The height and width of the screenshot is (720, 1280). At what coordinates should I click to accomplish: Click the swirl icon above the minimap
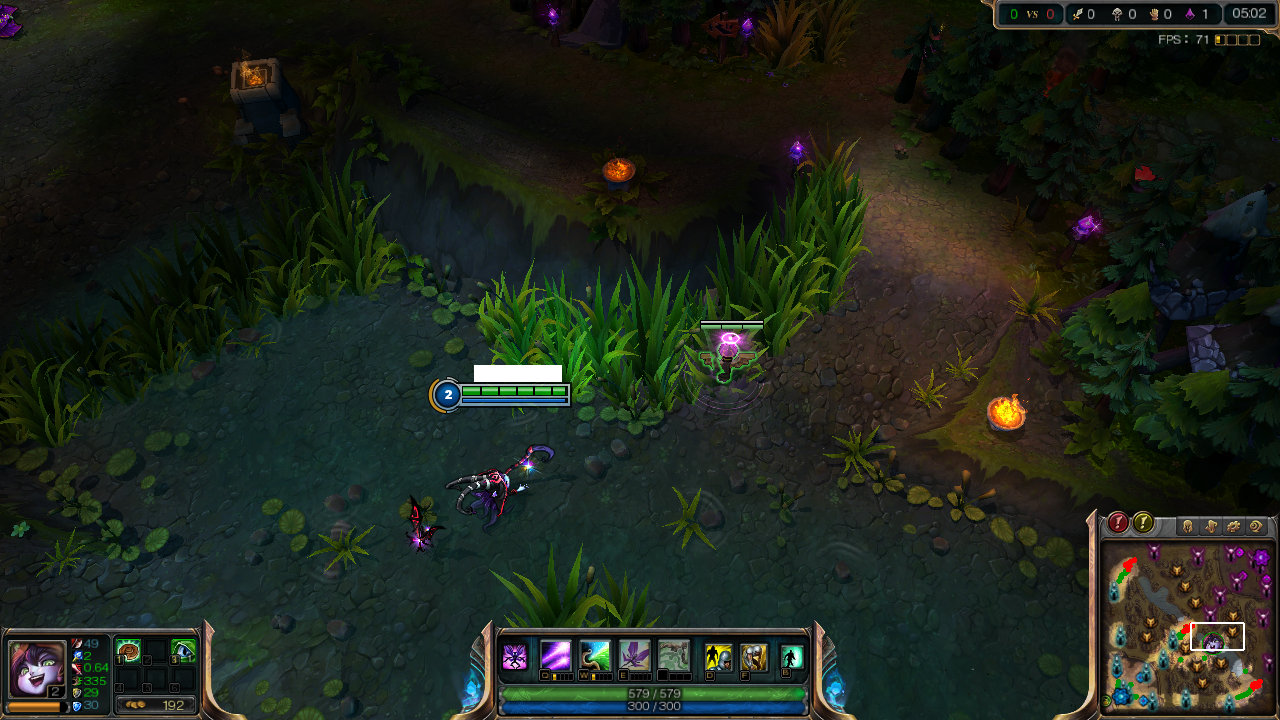[x=1256, y=526]
